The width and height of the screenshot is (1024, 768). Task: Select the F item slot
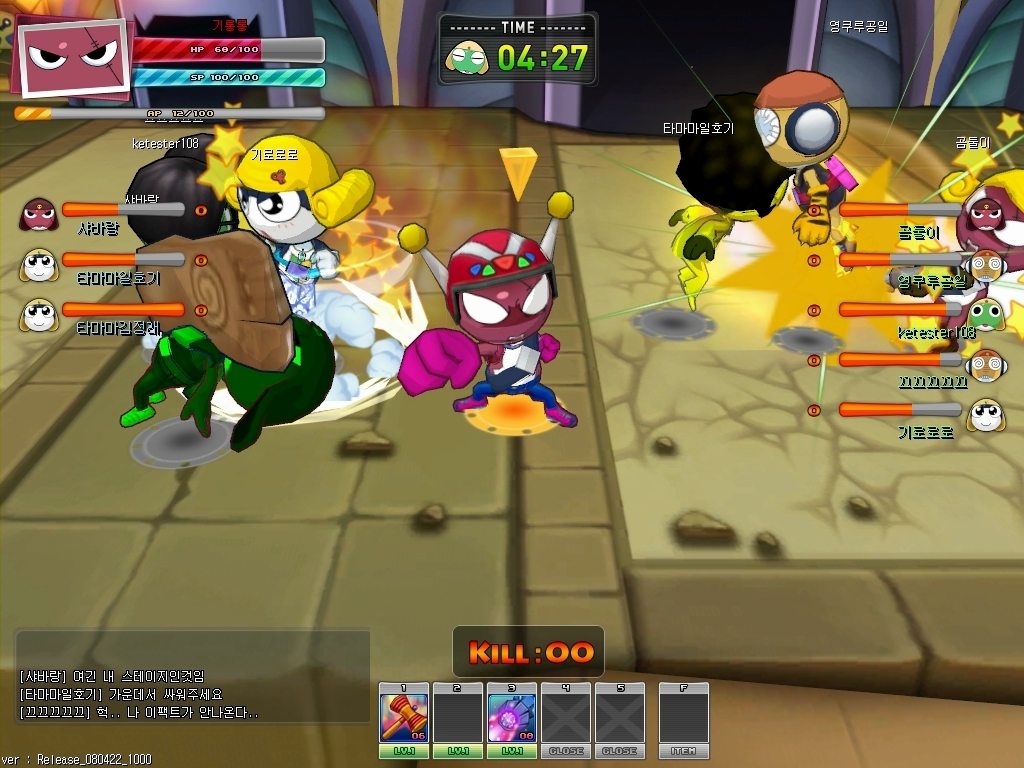pyautogui.click(x=683, y=717)
